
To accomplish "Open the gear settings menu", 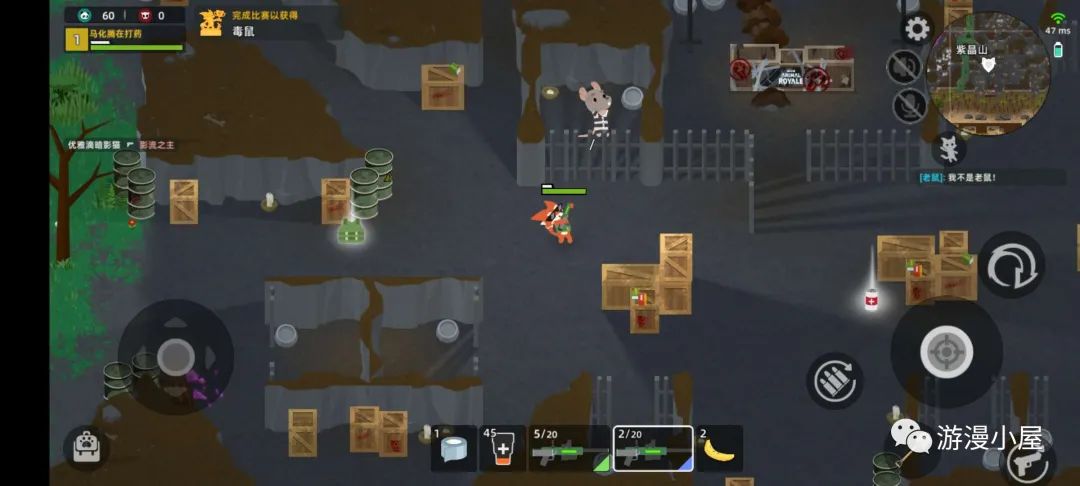I will pos(916,28).
